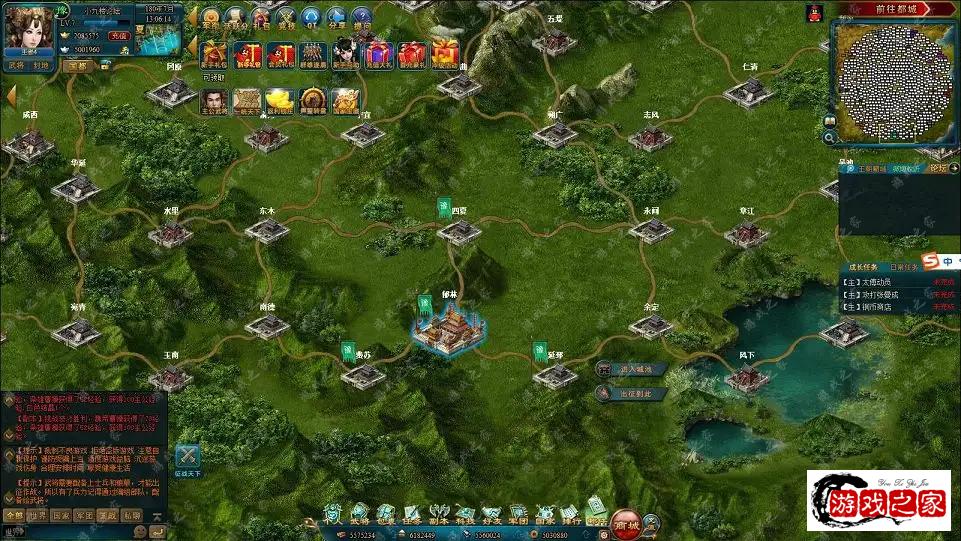
Task: Select the 进入城池 enter city option
Action: pyautogui.click(x=630, y=369)
